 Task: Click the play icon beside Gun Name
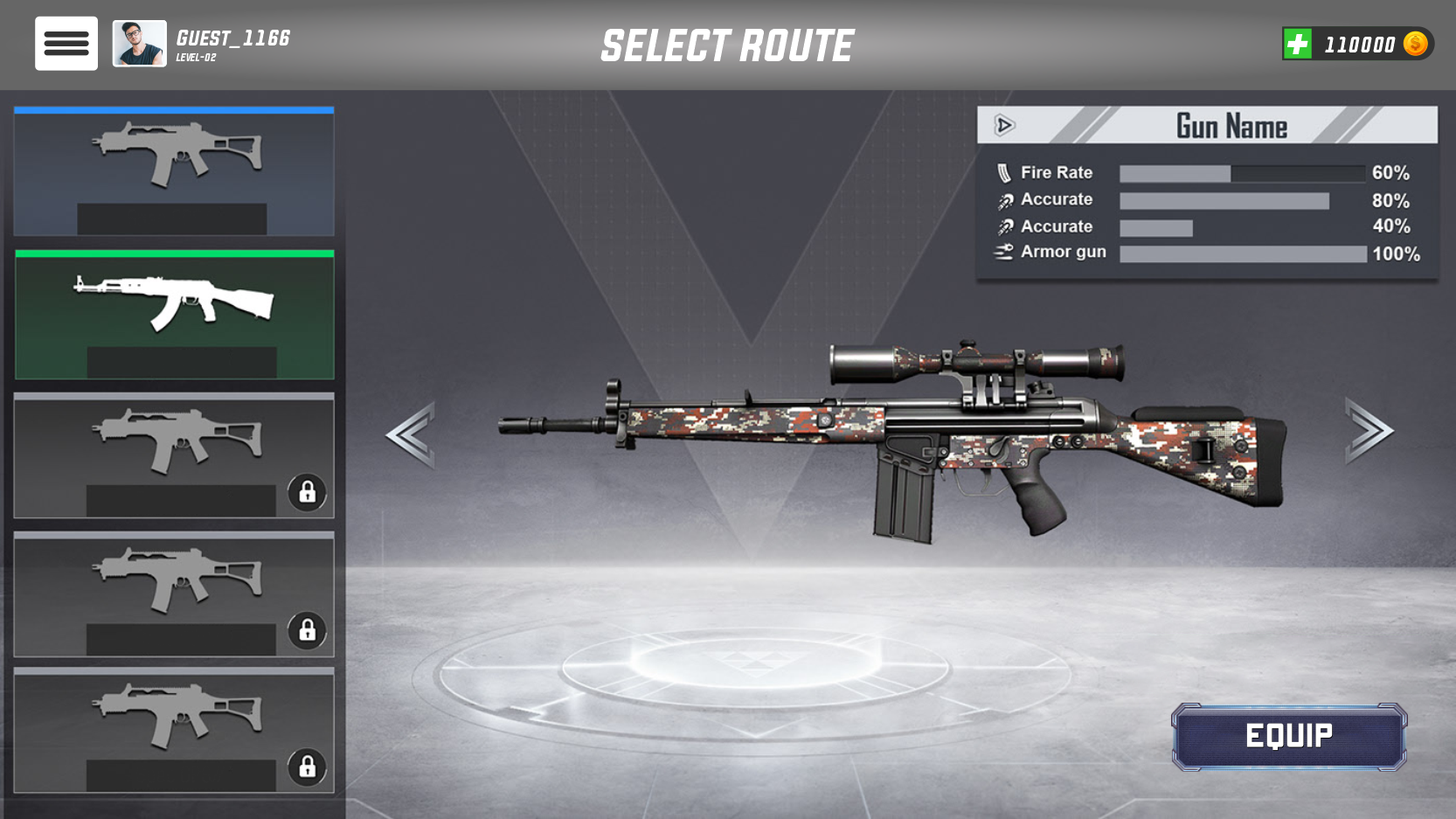pyautogui.click(x=1004, y=126)
